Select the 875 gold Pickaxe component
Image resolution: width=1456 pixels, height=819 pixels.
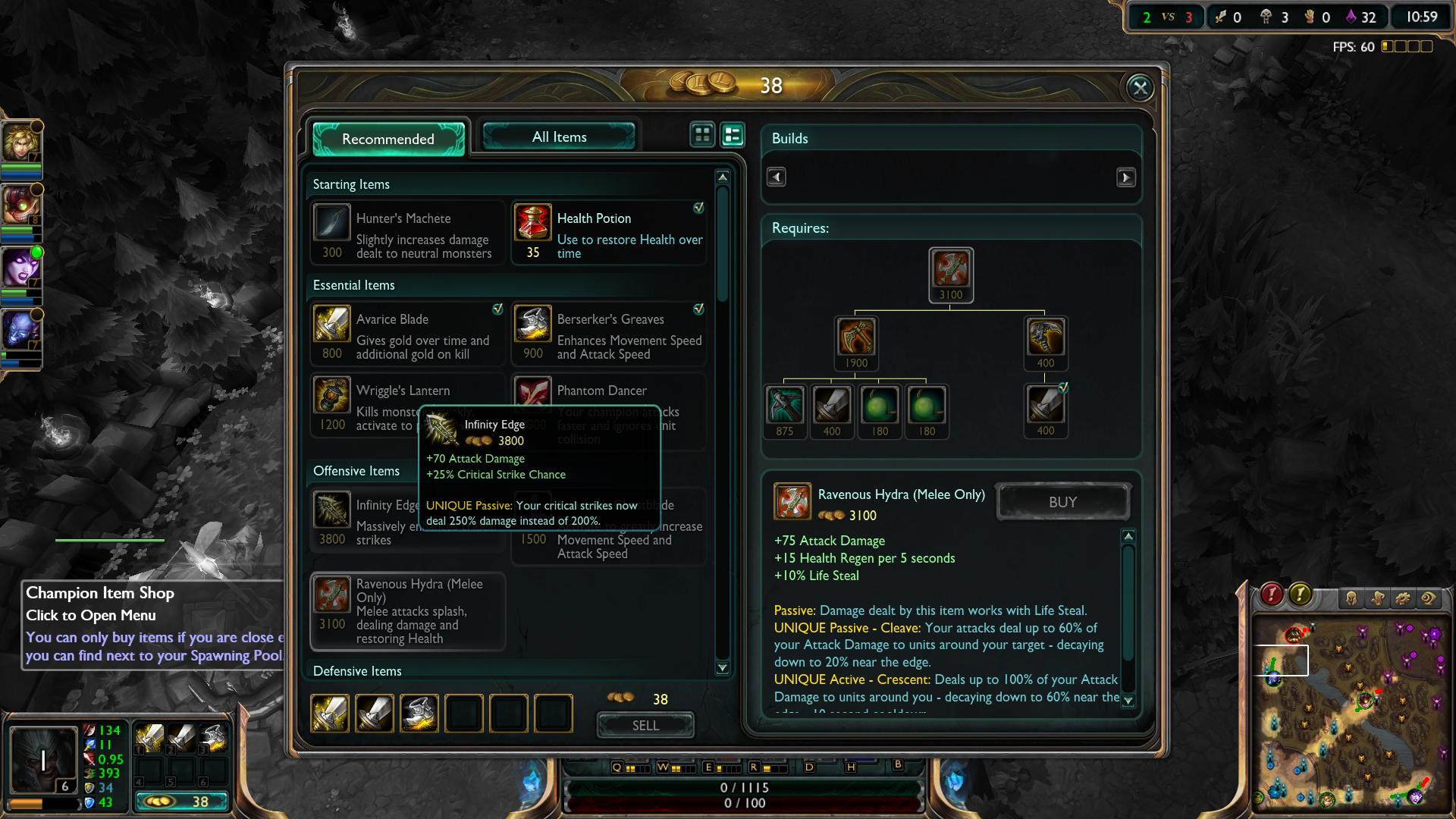pyautogui.click(x=785, y=405)
